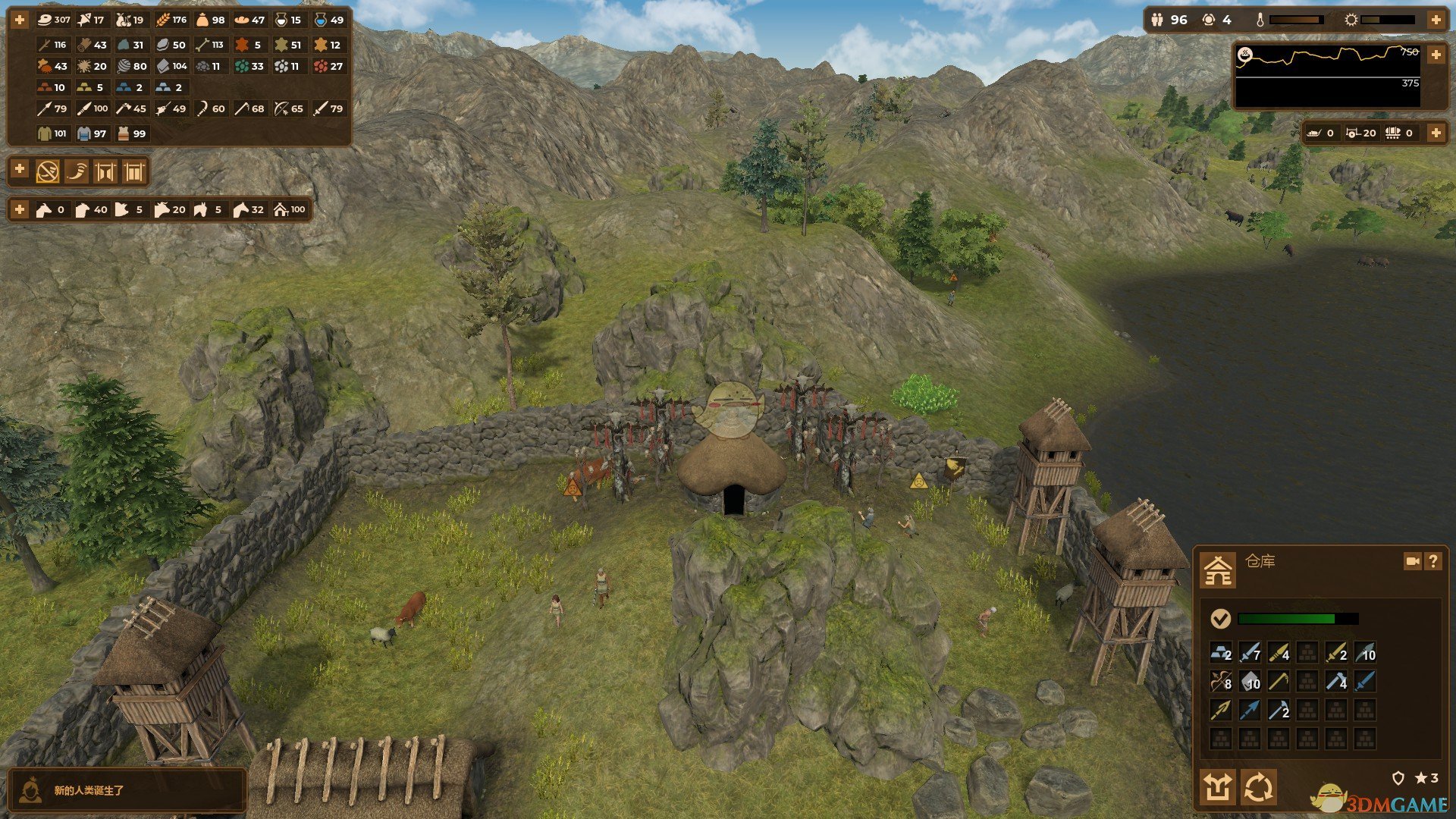Click the open gates button
Image resolution: width=1456 pixels, height=819 pixels.
coord(105,172)
